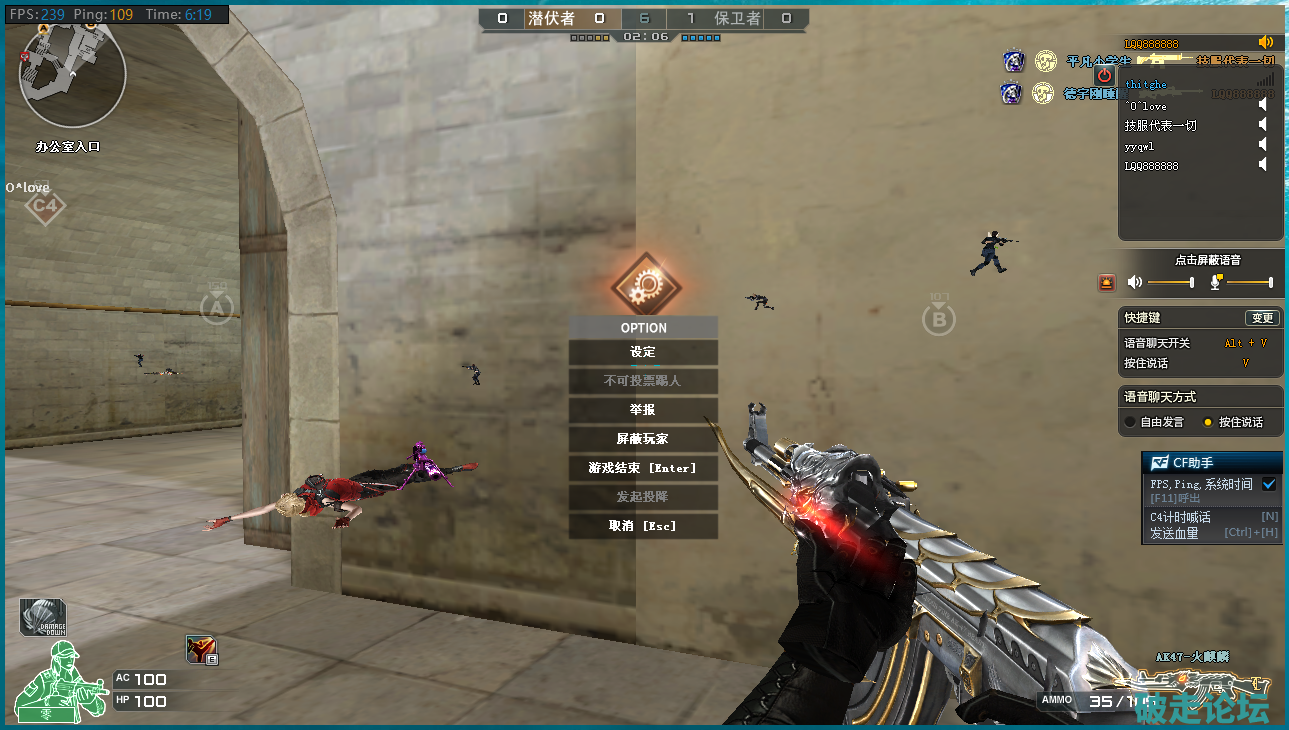
Task: Uncheck the FPS, Ping, 系统时间 checkbox
Action: click(1269, 484)
